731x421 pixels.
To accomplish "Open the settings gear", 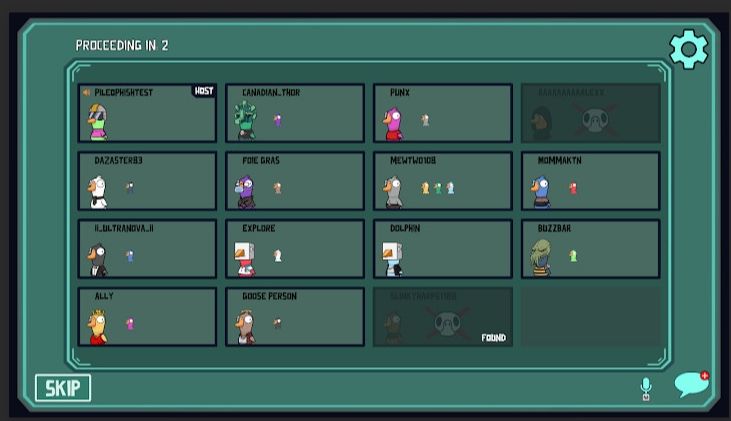I will tap(688, 49).
